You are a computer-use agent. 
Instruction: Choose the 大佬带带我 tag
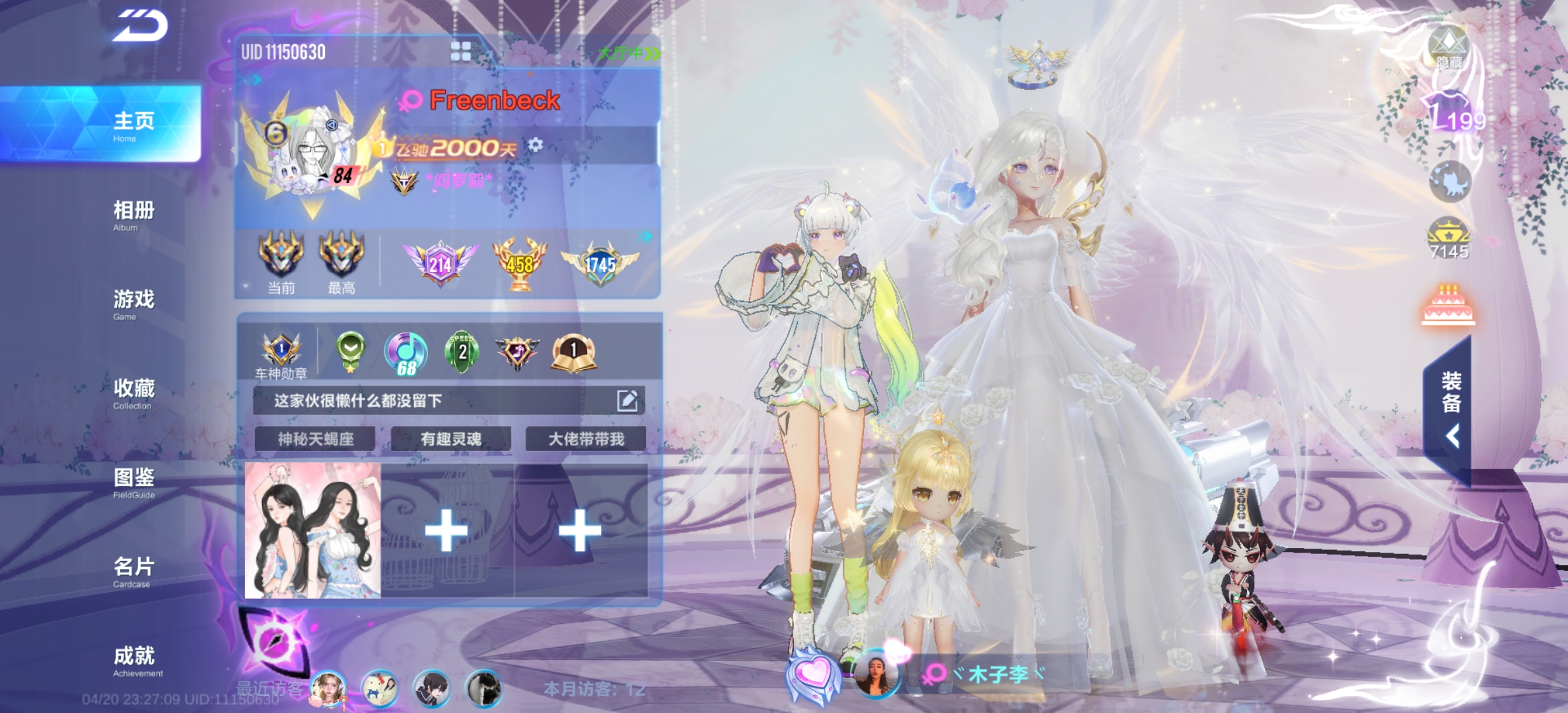click(x=586, y=439)
